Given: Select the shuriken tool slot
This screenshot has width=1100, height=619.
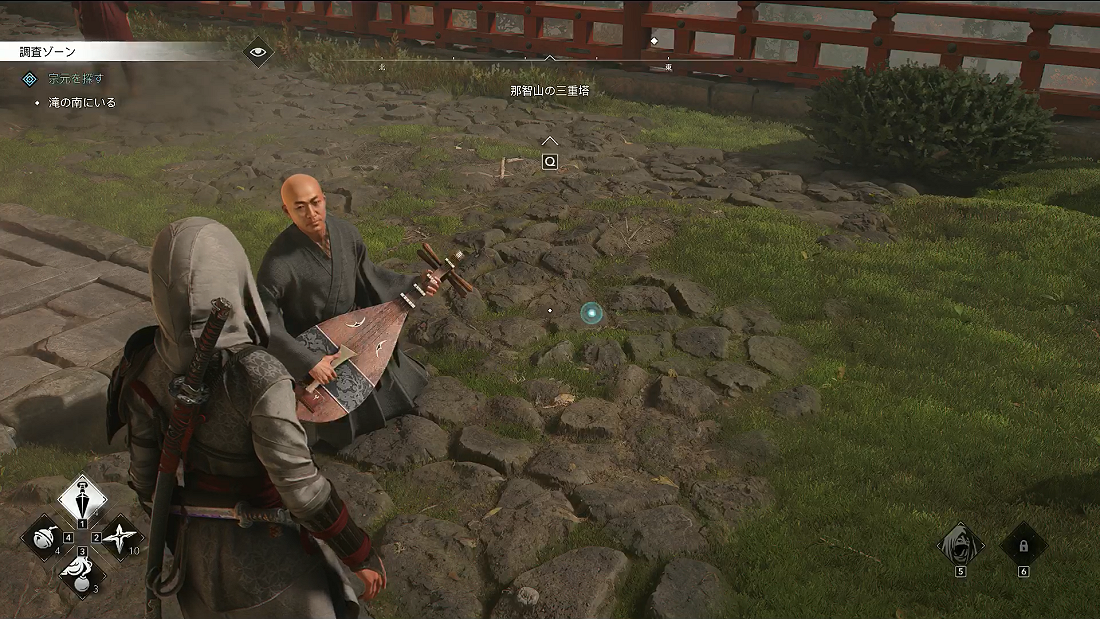Looking at the screenshot, I should click(x=121, y=537).
